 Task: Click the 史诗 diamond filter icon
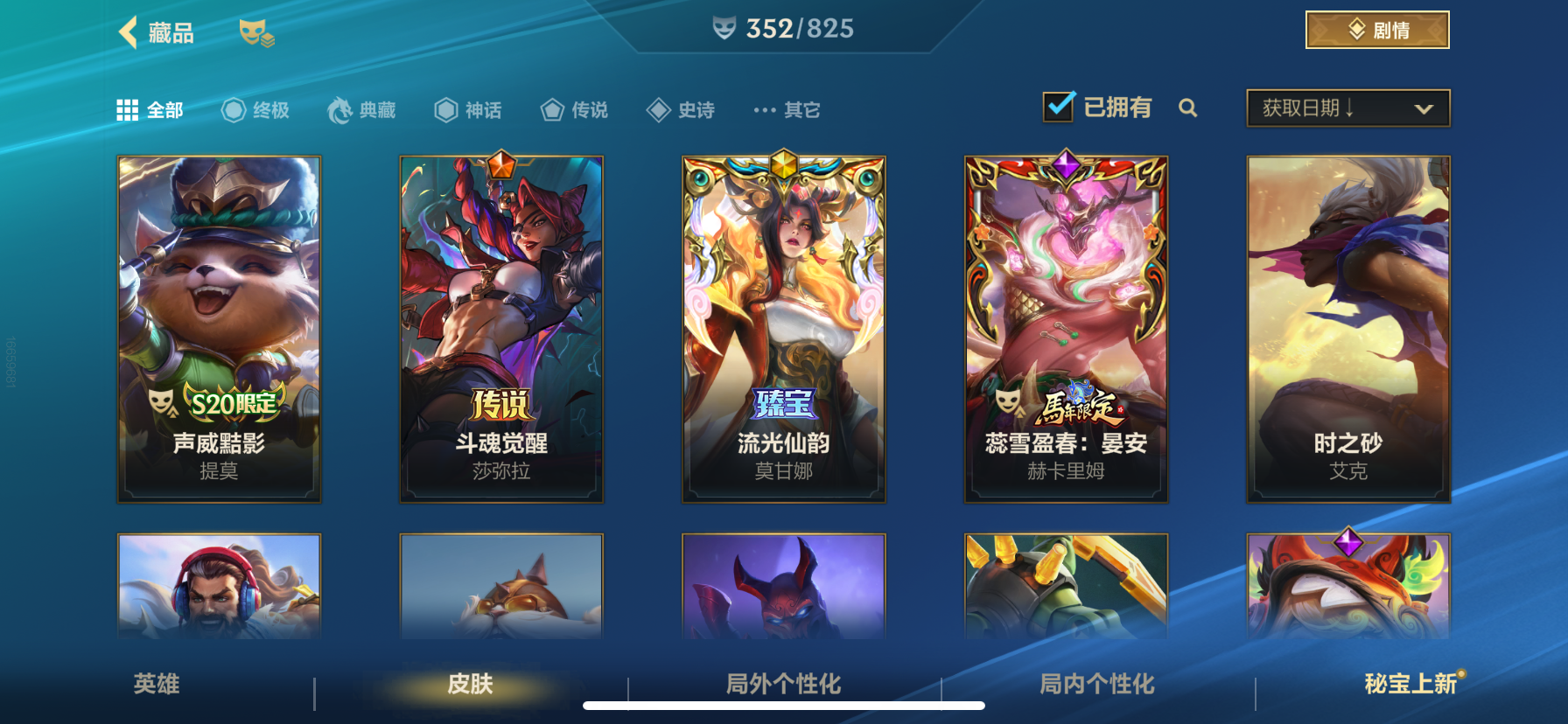[658, 108]
